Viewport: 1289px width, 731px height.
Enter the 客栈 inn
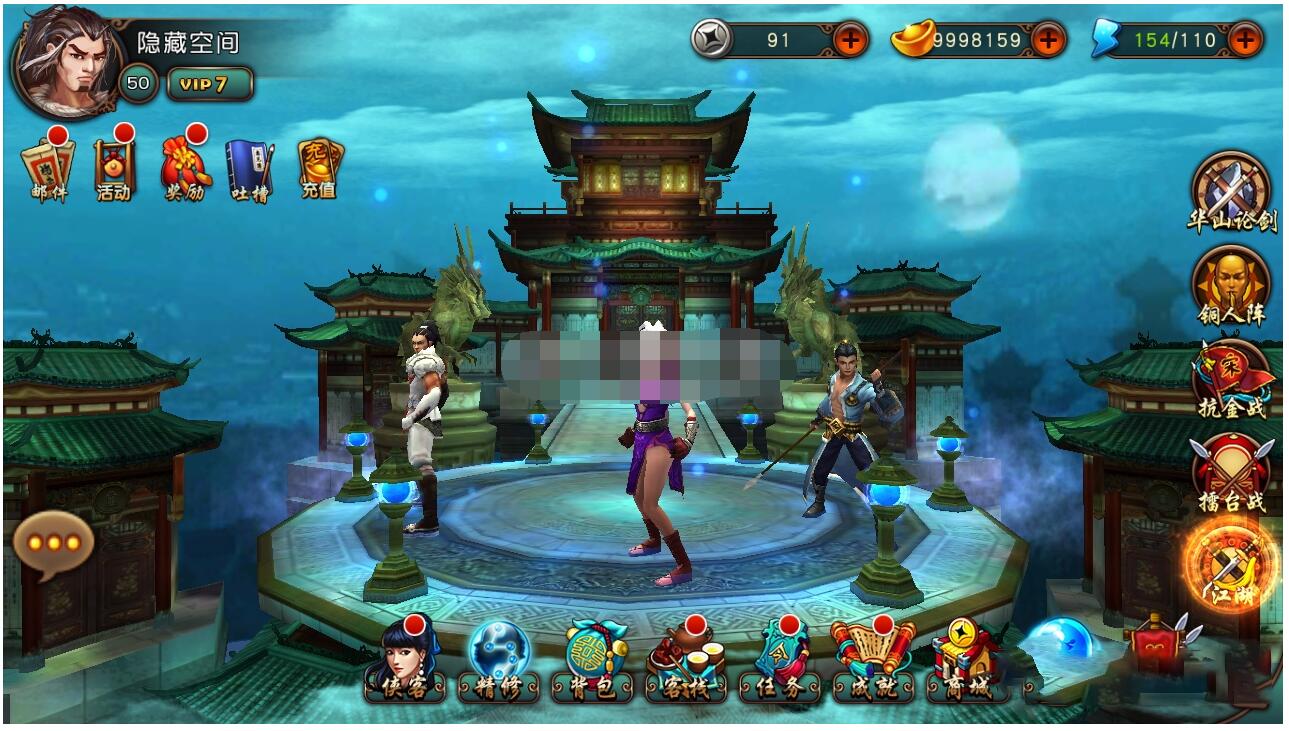click(685, 662)
